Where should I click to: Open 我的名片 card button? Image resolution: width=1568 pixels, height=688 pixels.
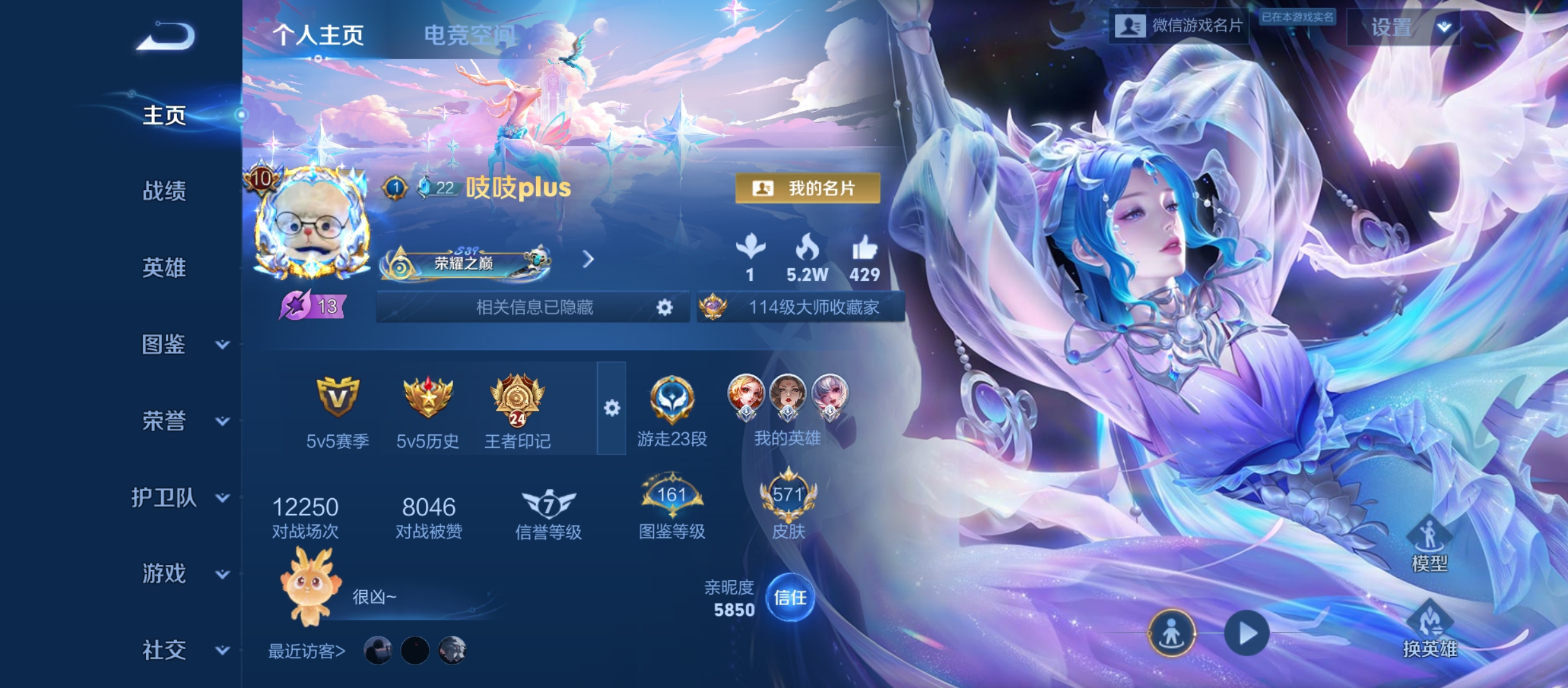[x=808, y=188]
